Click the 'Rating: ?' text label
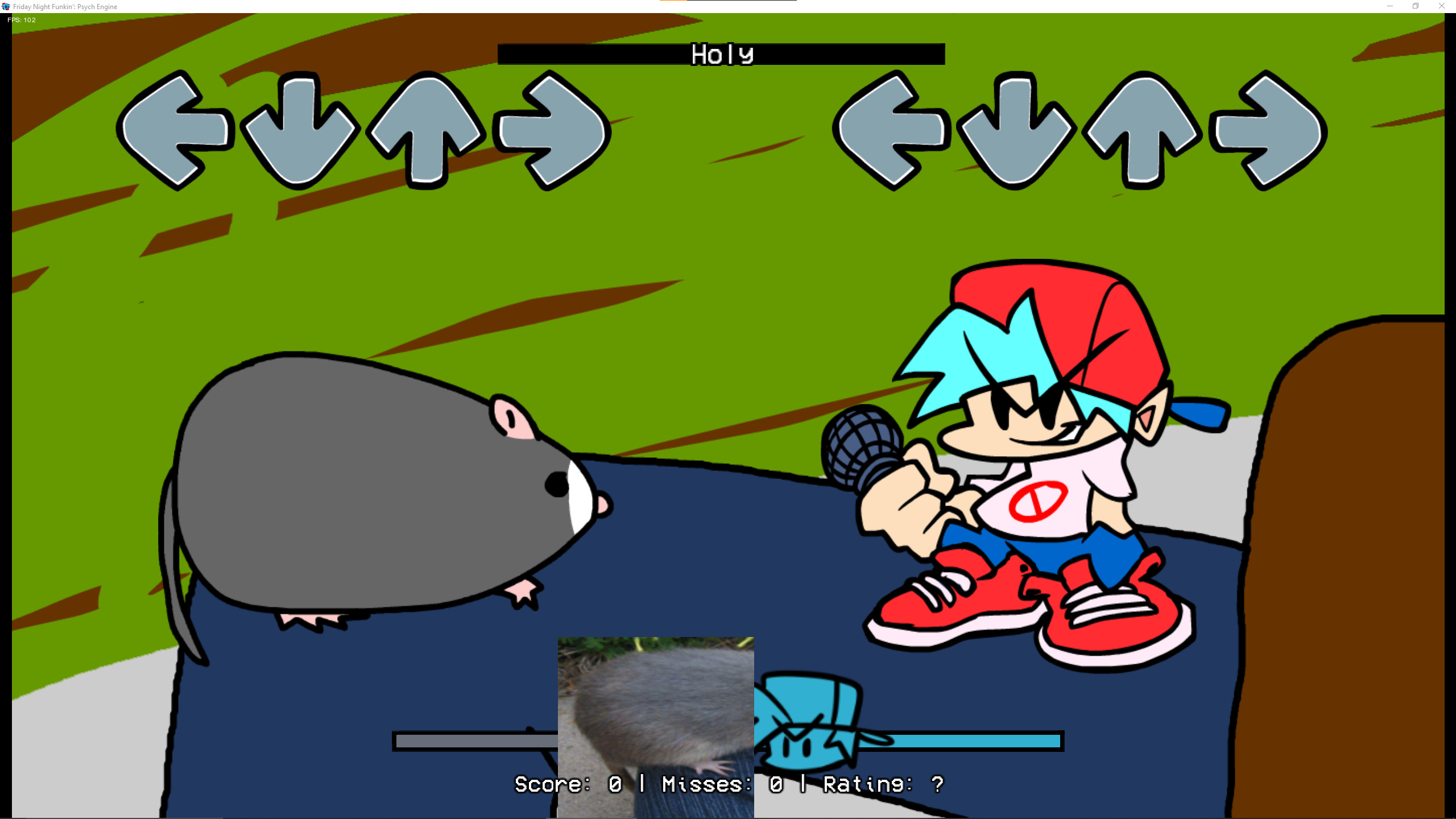Viewport: 1456px width, 819px height. point(882,784)
